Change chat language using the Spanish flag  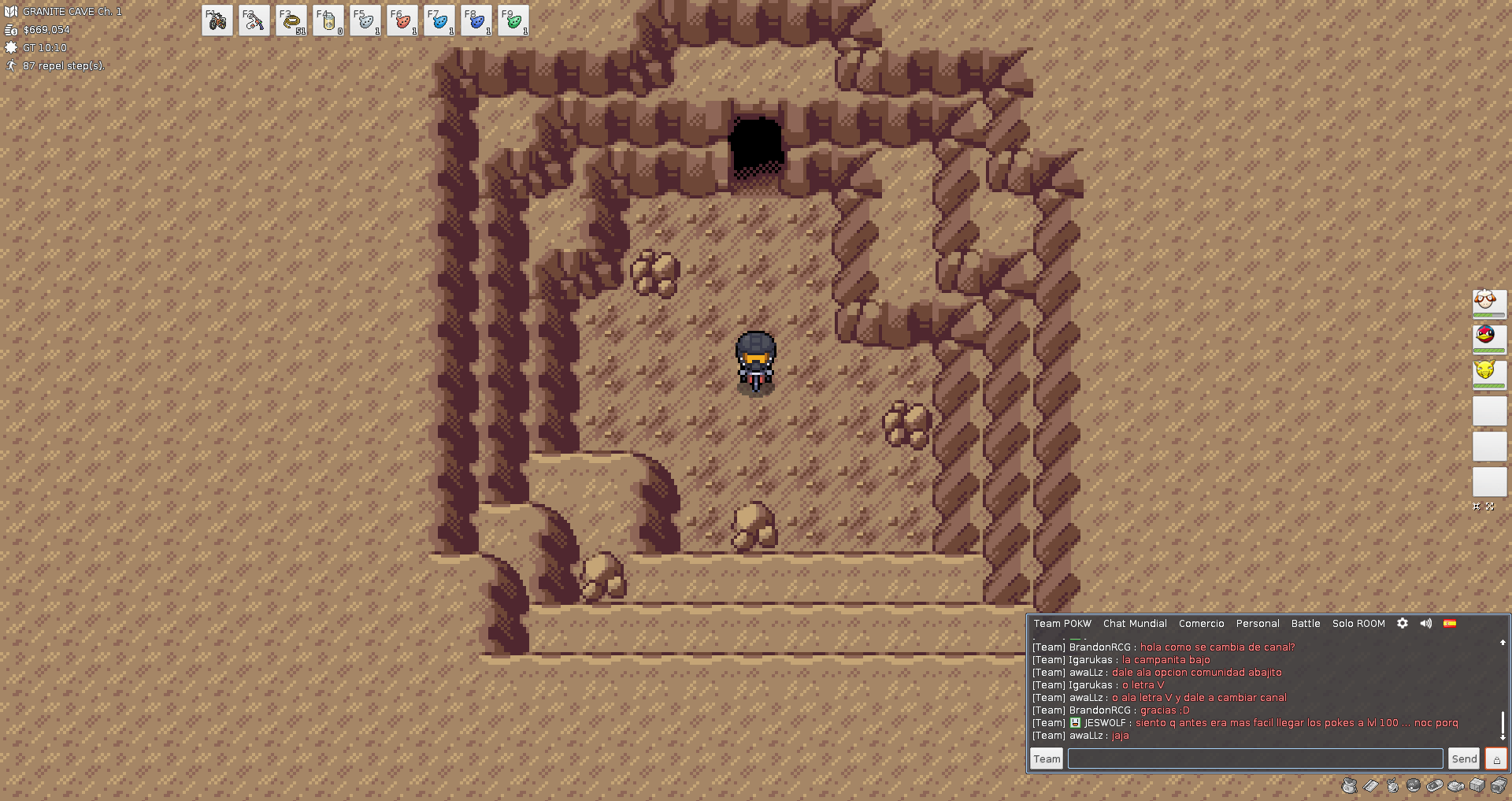click(1450, 623)
